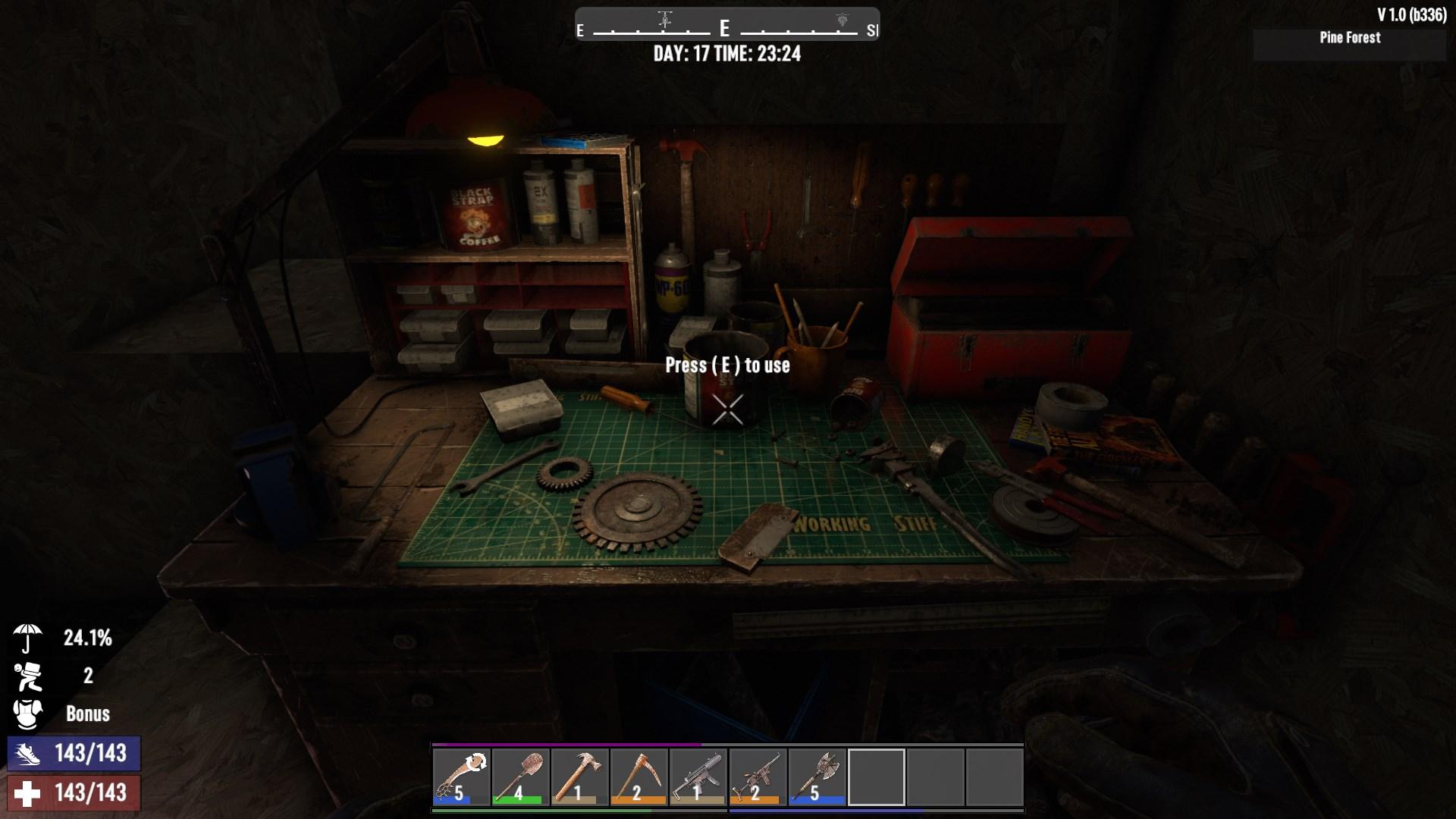Viewport: 1456px width, 819px height.
Task: Click the compass bar heading strip
Action: 726,24
